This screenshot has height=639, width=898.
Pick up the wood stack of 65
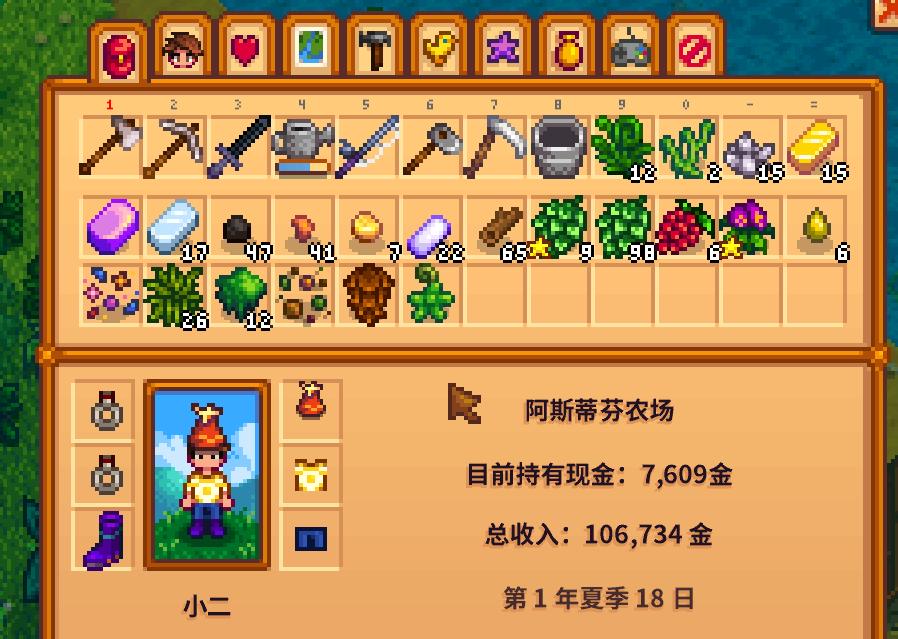click(x=494, y=228)
